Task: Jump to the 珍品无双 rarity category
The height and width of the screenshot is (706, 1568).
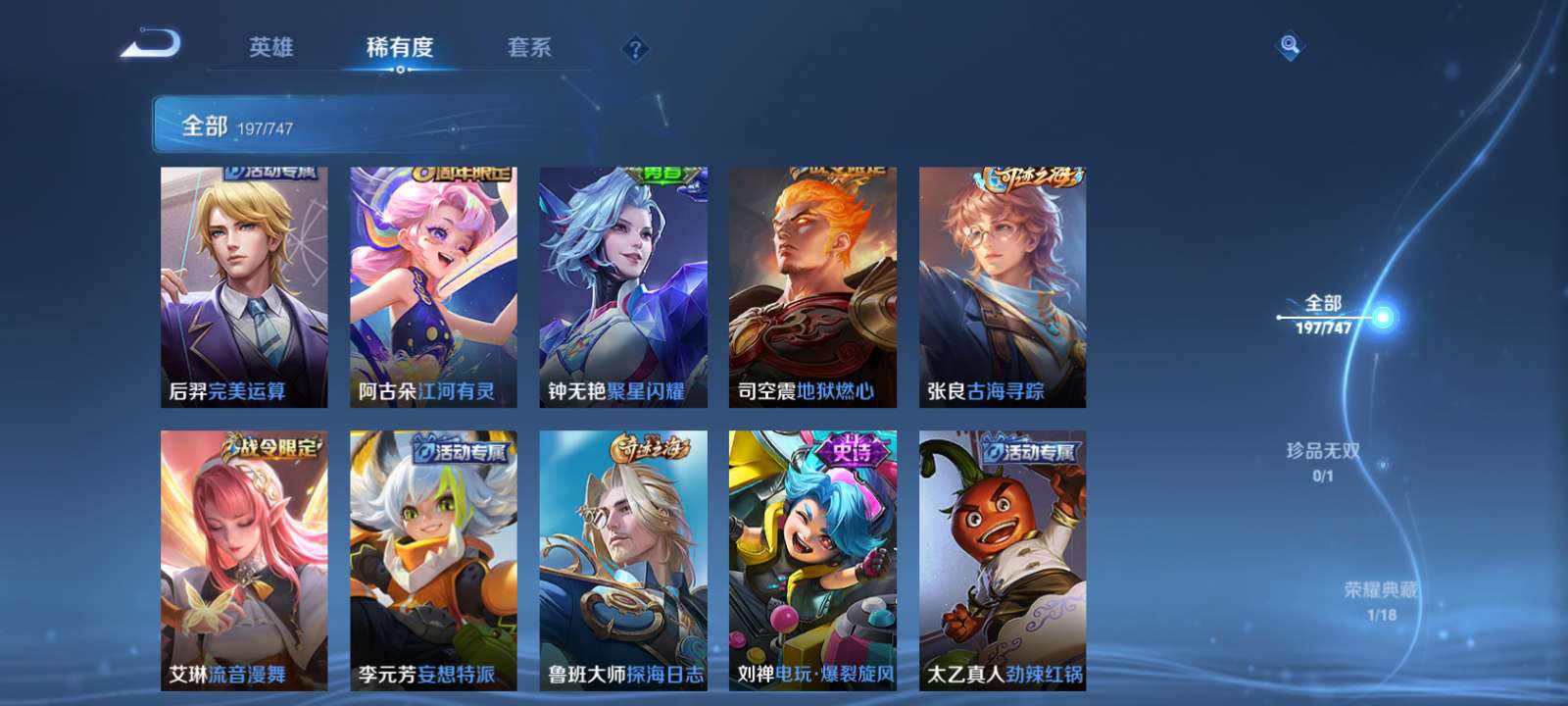Action: 1323,460
